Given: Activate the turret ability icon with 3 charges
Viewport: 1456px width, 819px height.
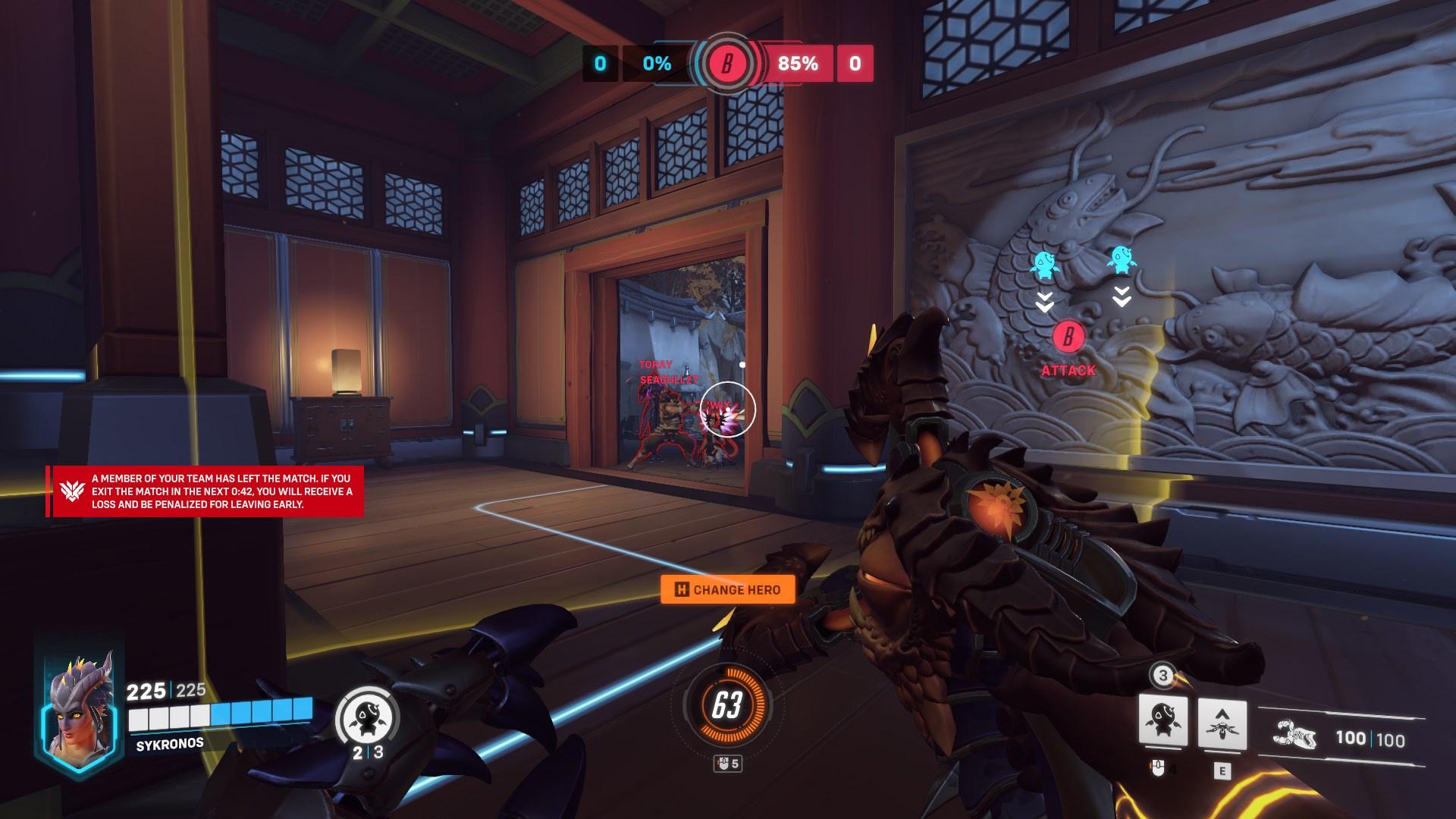Looking at the screenshot, I should click(1163, 722).
